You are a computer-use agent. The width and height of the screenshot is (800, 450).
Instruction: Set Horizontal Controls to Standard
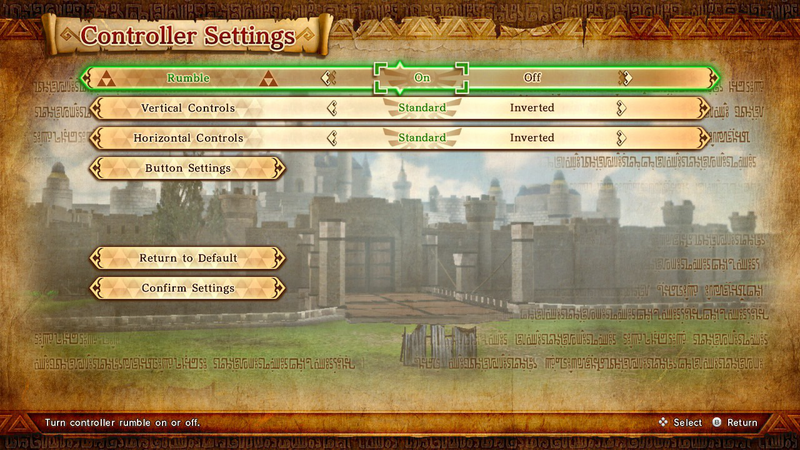[x=421, y=138]
